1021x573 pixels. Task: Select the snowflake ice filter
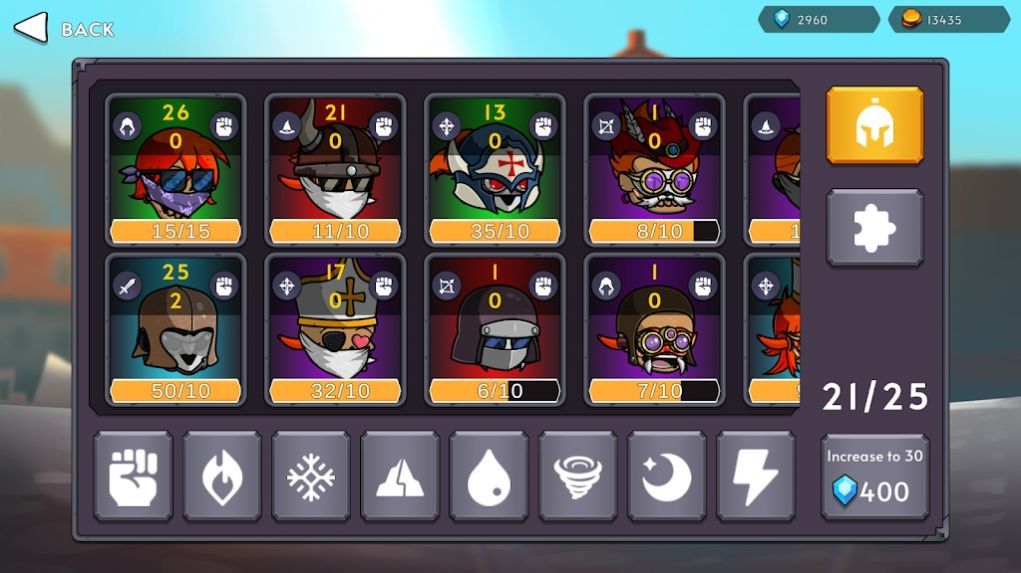pyautogui.click(x=311, y=477)
